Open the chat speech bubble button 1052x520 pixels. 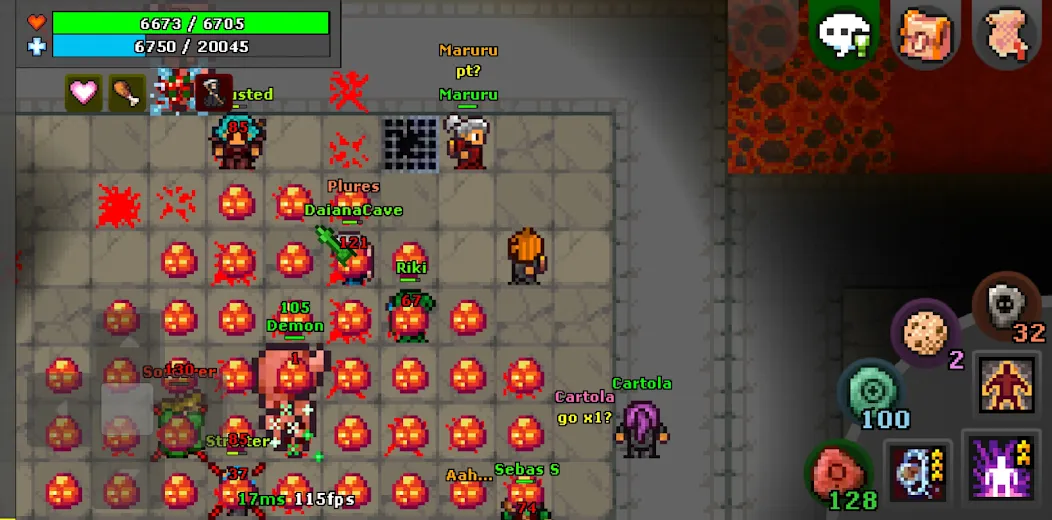843,33
